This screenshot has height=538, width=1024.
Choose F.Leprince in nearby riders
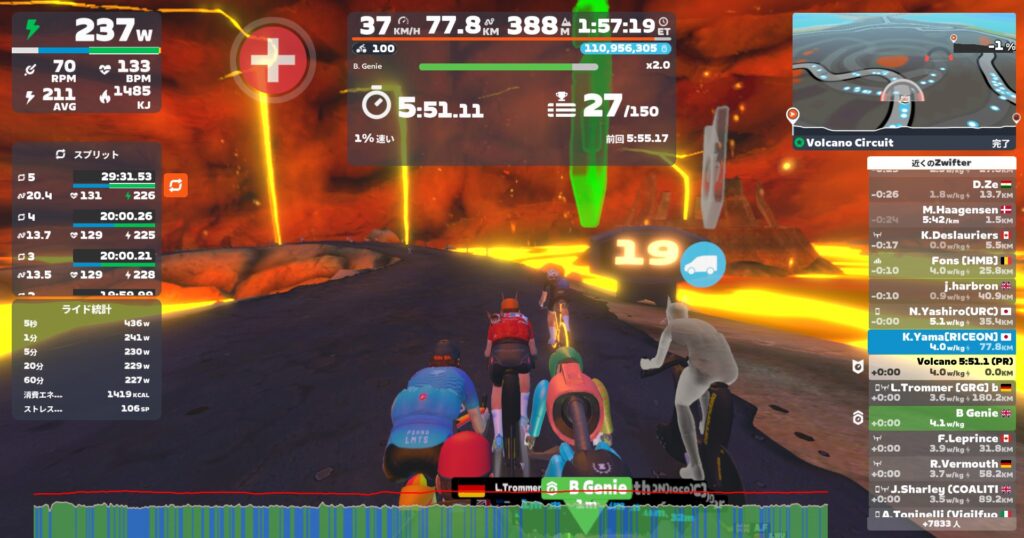940,443
